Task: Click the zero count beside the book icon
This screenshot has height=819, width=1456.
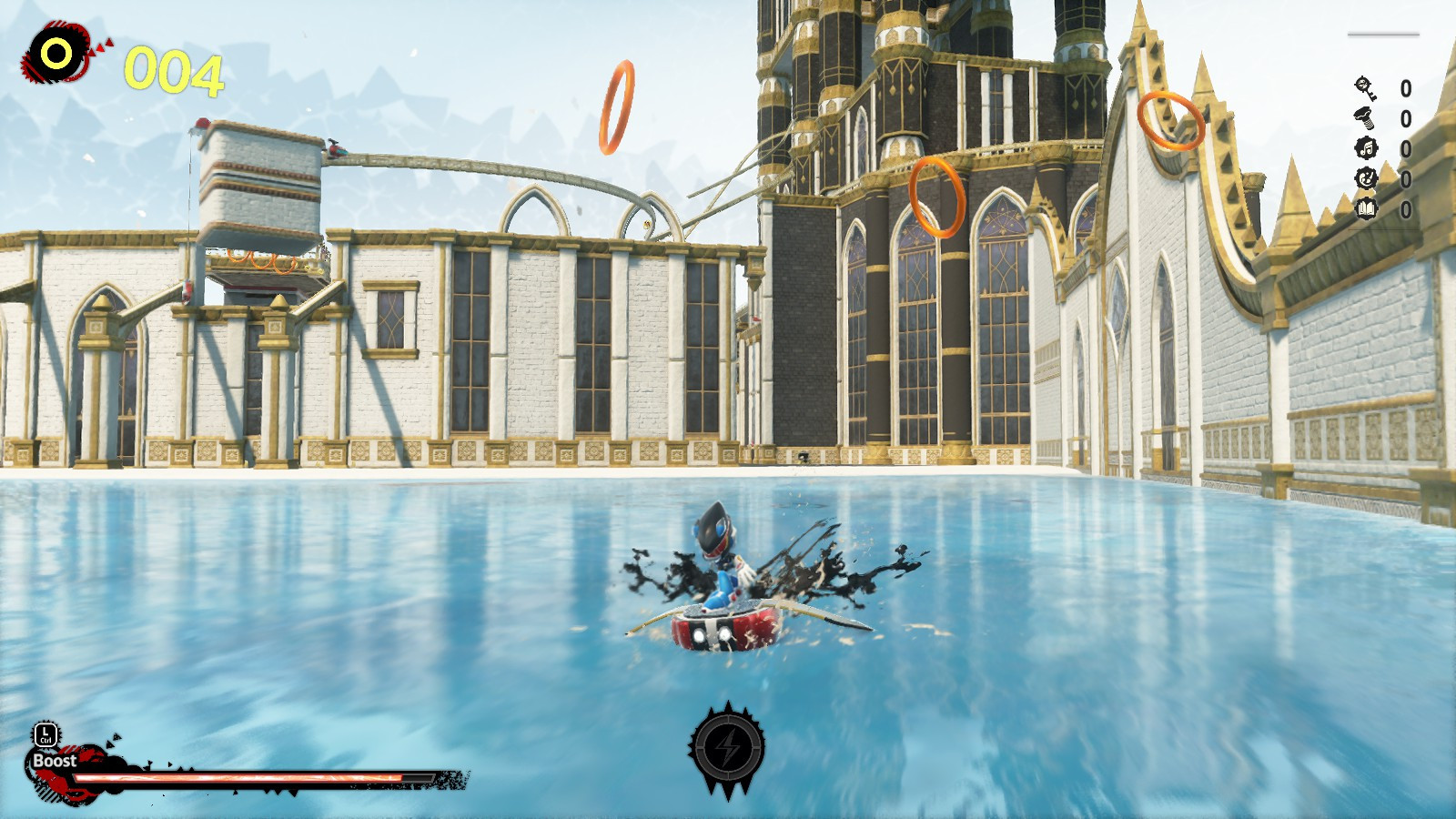Action: click(x=1406, y=209)
